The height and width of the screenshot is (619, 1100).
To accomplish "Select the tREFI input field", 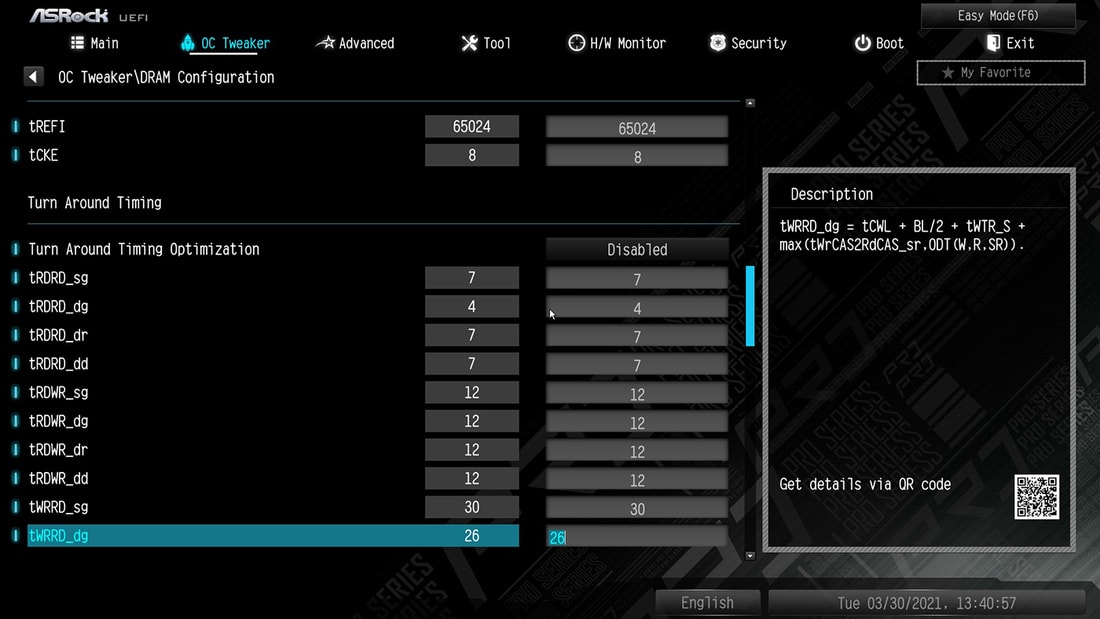I will (637, 128).
